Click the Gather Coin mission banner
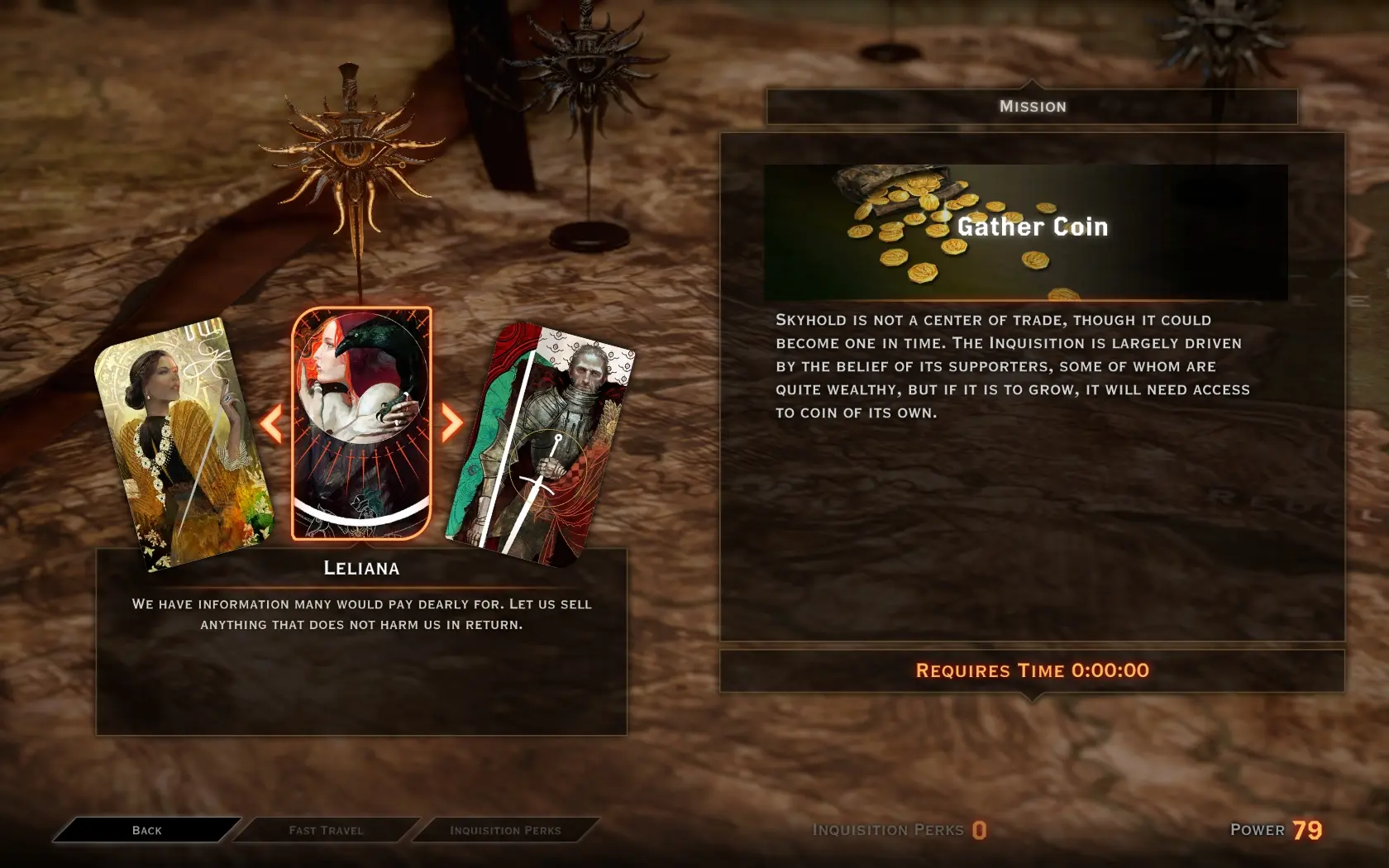1389x868 pixels. click(x=1025, y=231)
